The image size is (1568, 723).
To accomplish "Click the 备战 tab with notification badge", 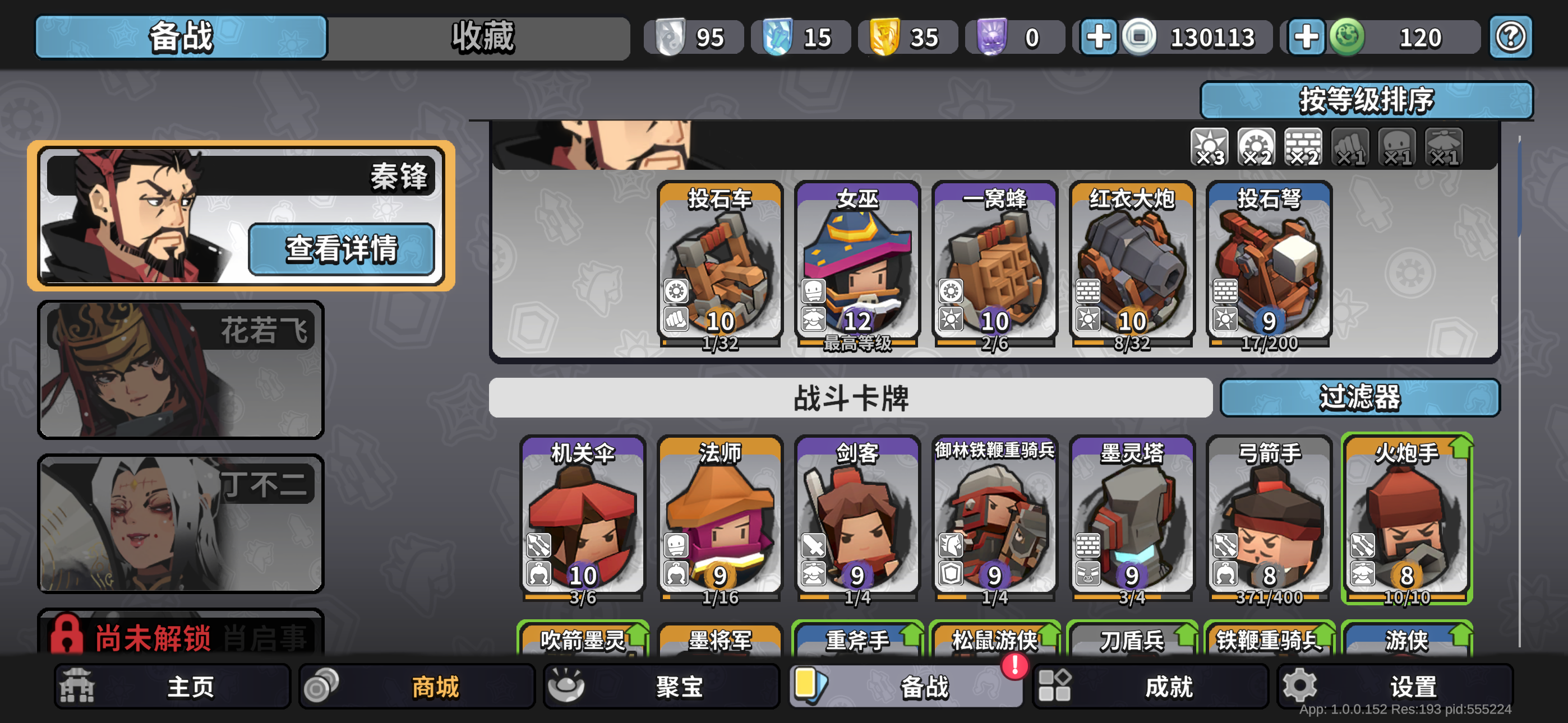I will tap(907, 685).
